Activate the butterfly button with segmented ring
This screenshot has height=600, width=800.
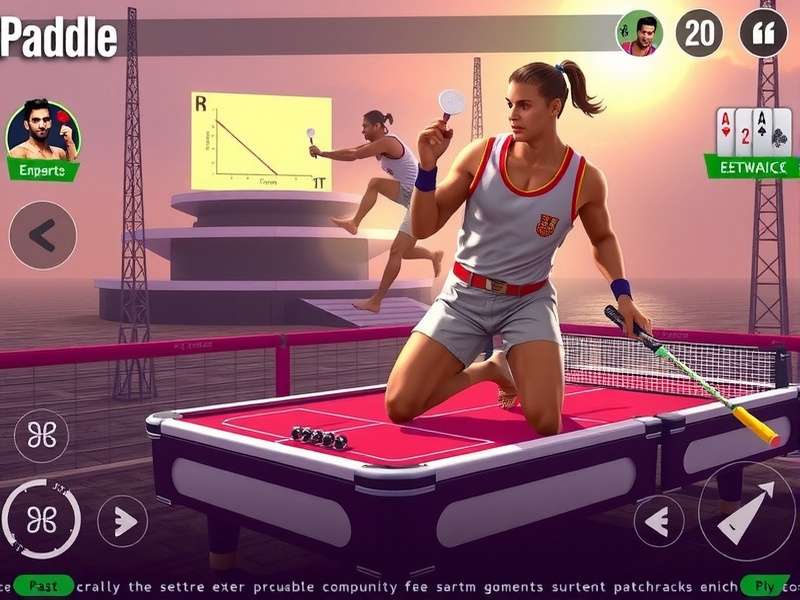(x=42, y=519)
